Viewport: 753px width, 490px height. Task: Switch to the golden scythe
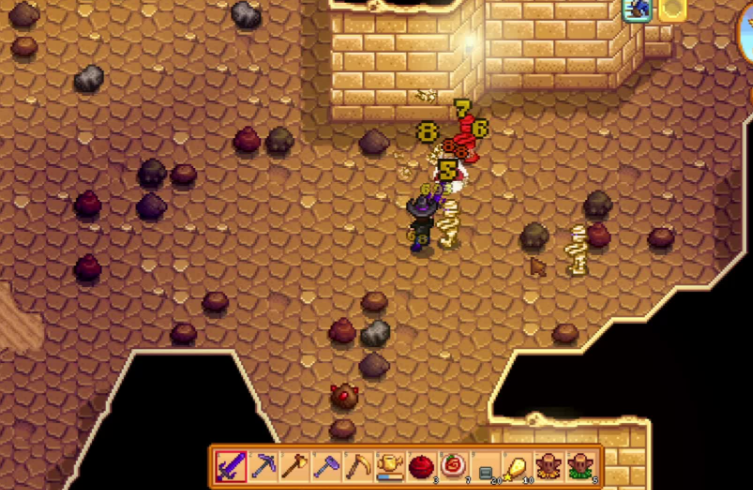[357, 466]
